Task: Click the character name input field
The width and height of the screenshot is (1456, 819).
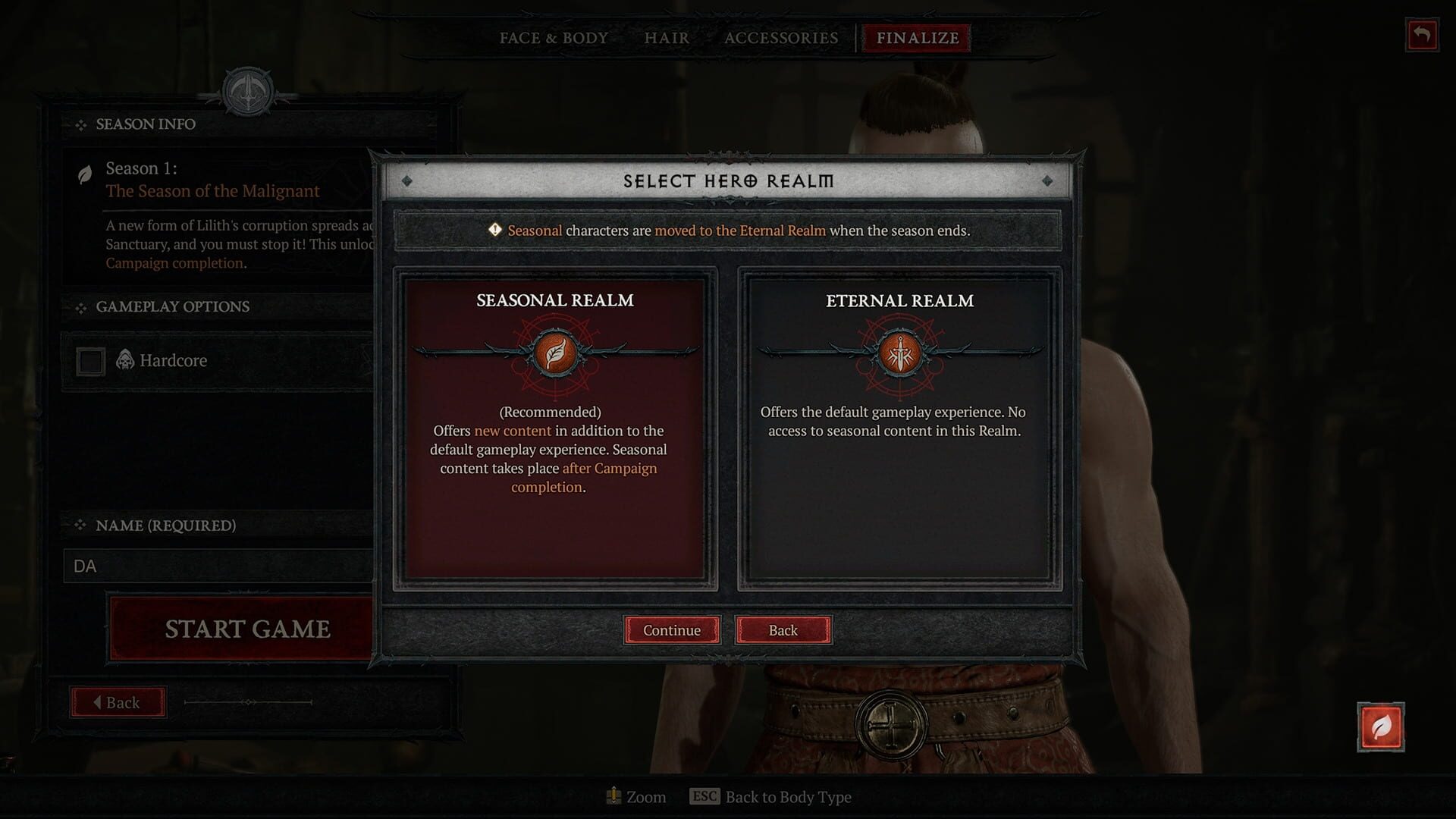Action: [x=220, y=566]
